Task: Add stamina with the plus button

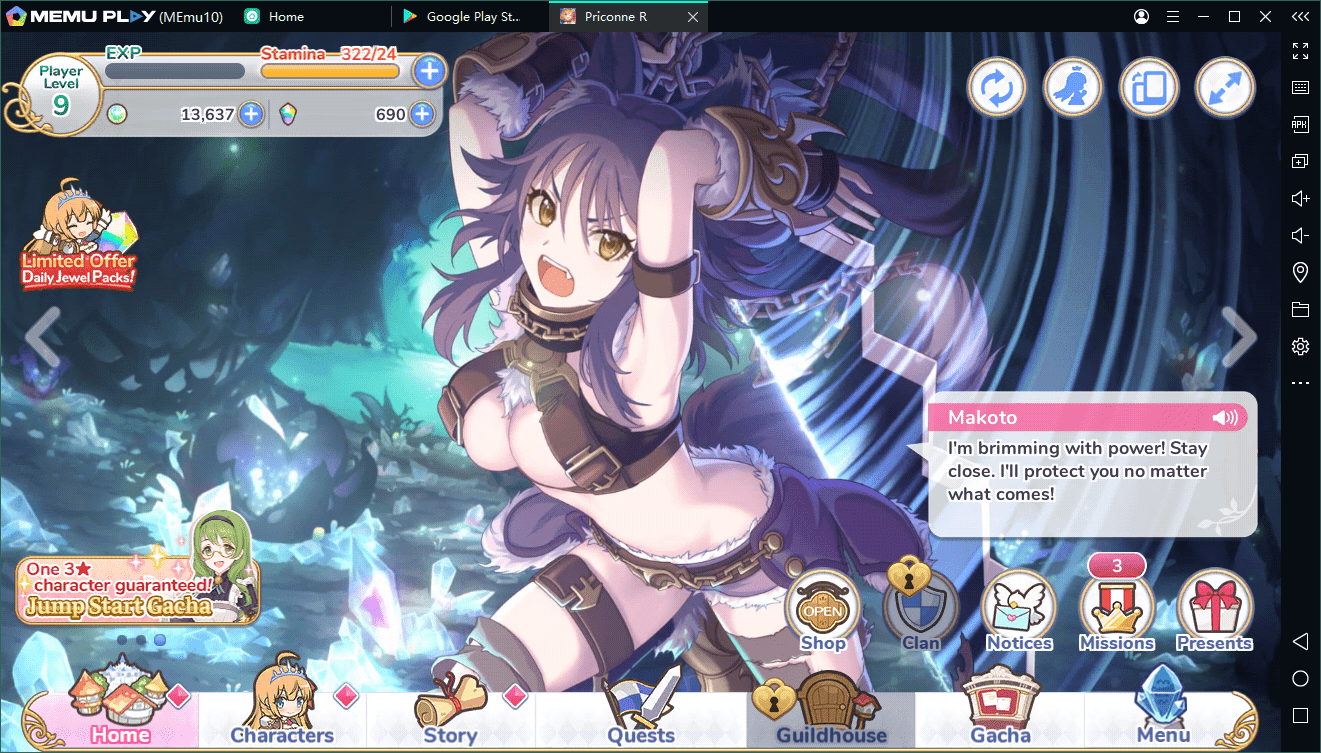Action: point(429,71)
